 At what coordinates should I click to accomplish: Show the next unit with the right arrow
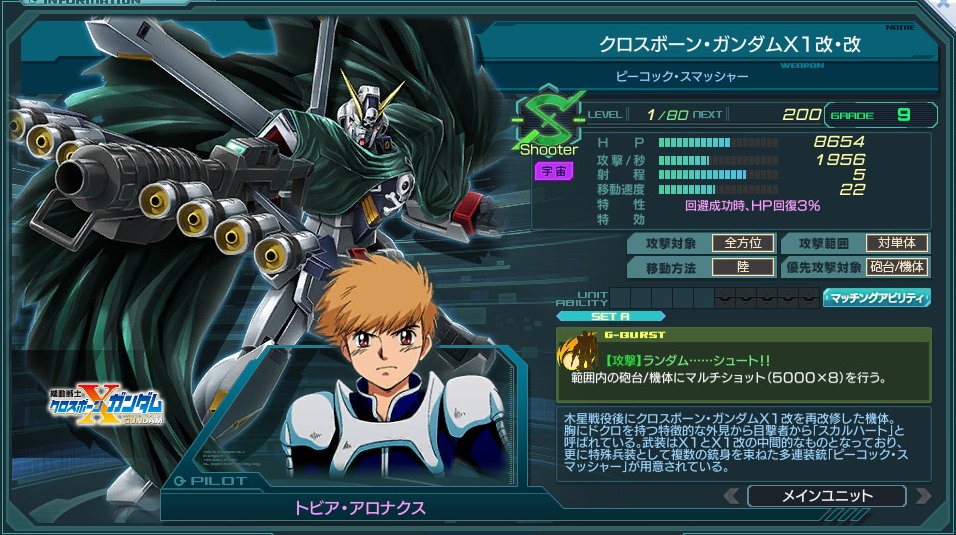coord(922,496)
